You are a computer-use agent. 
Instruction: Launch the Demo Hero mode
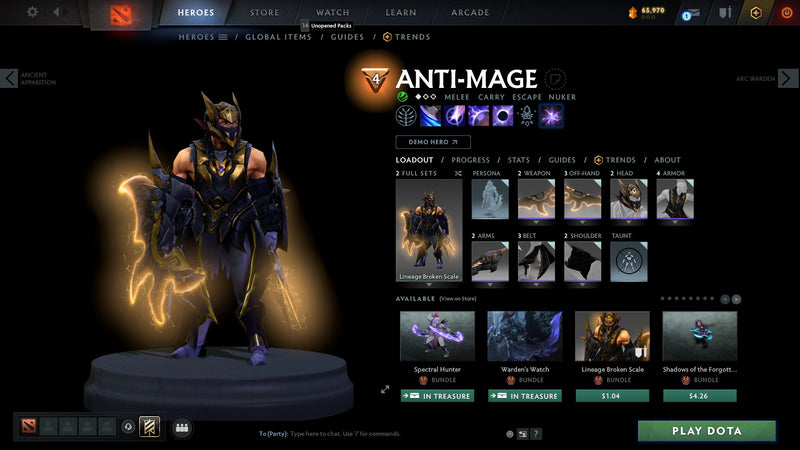click(432, 142)
